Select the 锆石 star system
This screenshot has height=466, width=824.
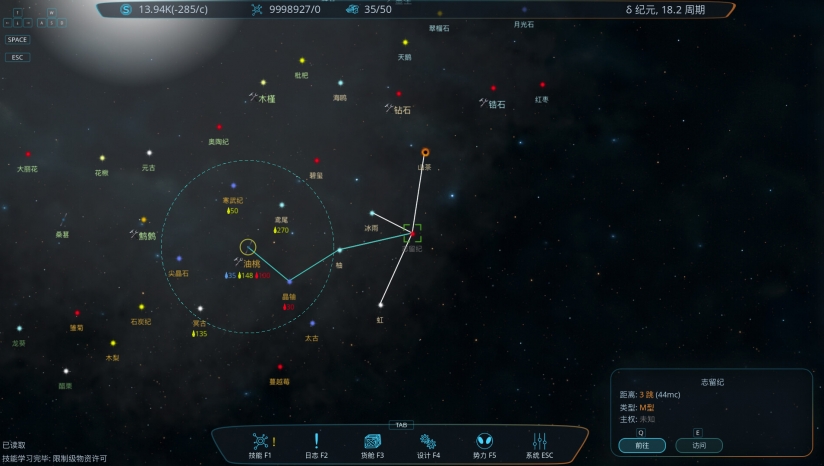tap(493, 88)
